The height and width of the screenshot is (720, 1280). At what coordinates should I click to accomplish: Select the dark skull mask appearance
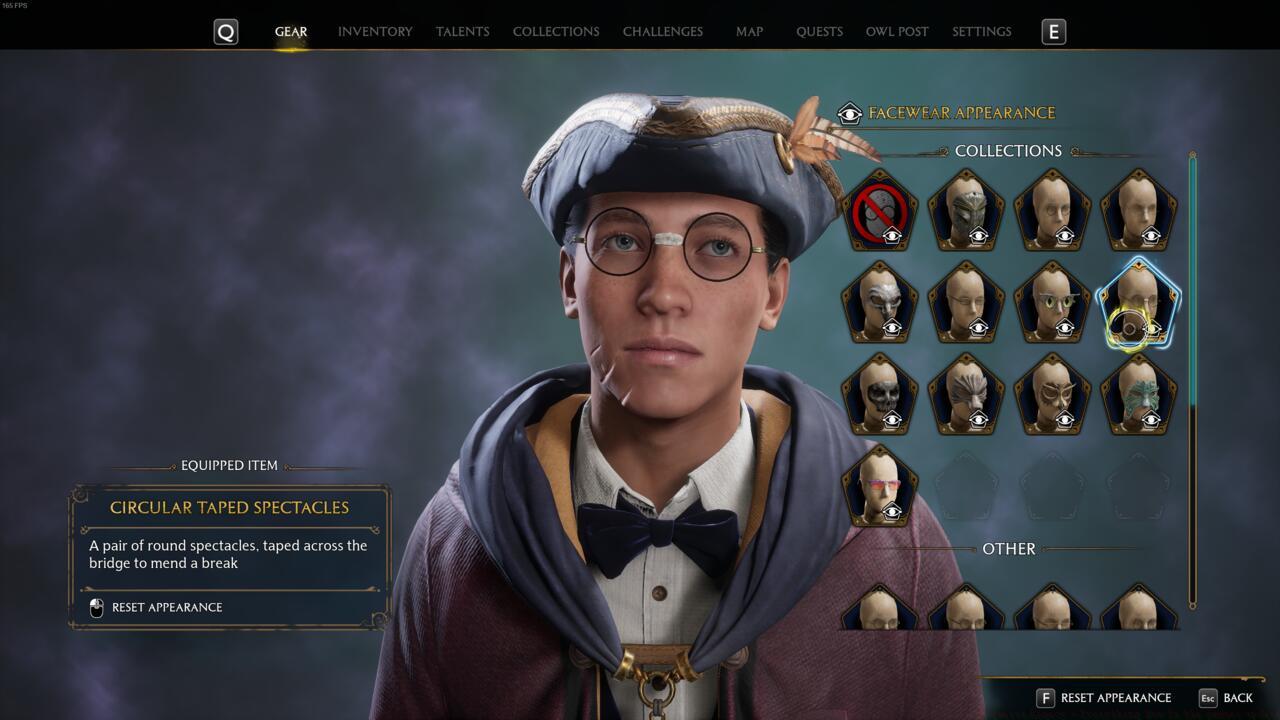click(880, 395)
